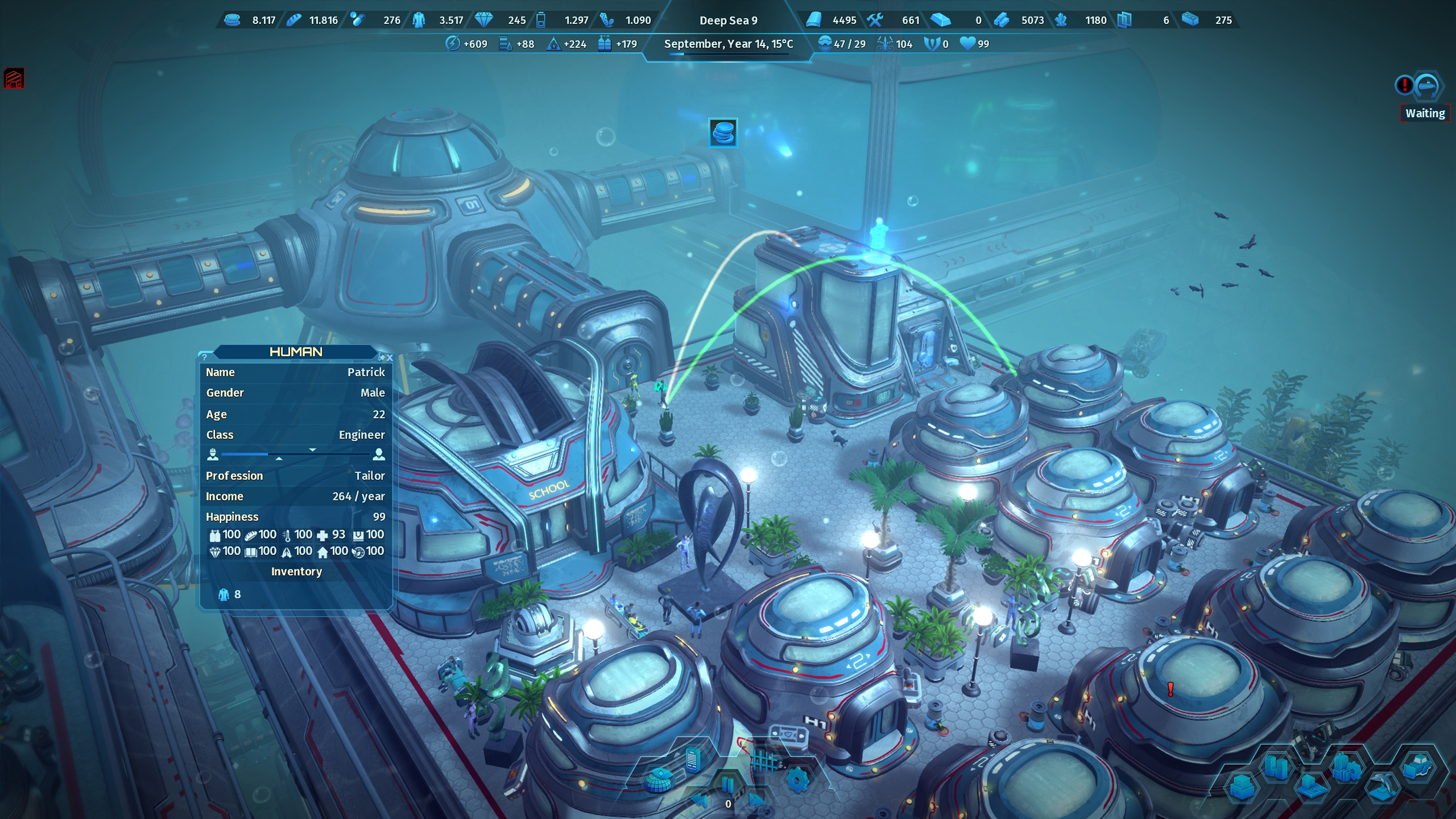Pin the Human info panel
The width and height of the screenshot is (1456, 819).
(x=382, y=358)
